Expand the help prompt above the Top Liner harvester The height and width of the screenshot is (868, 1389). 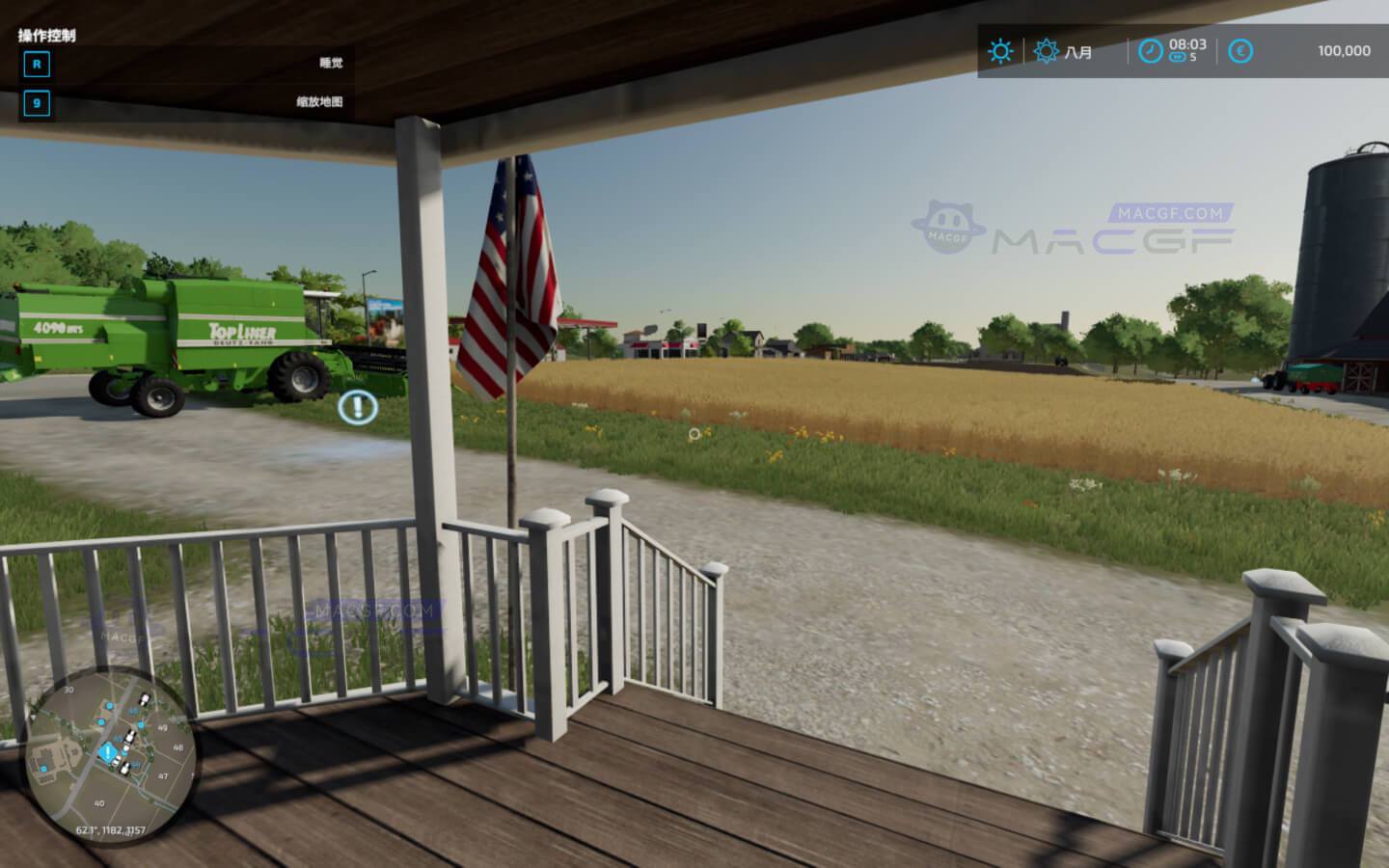(x=356, y=407)
